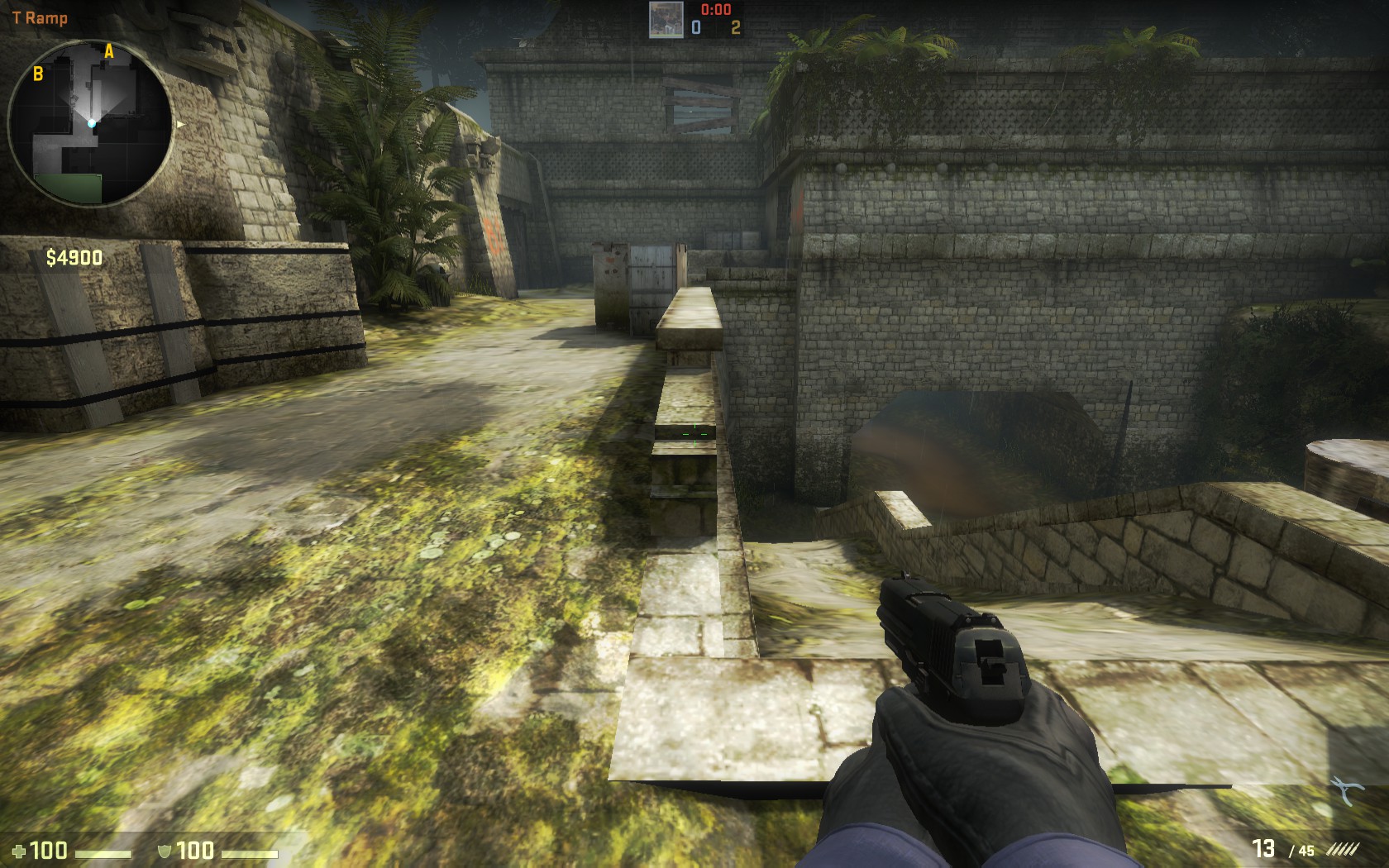Viewport: 1389px width, 868px height.
Task: Click the burst-fire bullets icon
Action: (1340, 850)
